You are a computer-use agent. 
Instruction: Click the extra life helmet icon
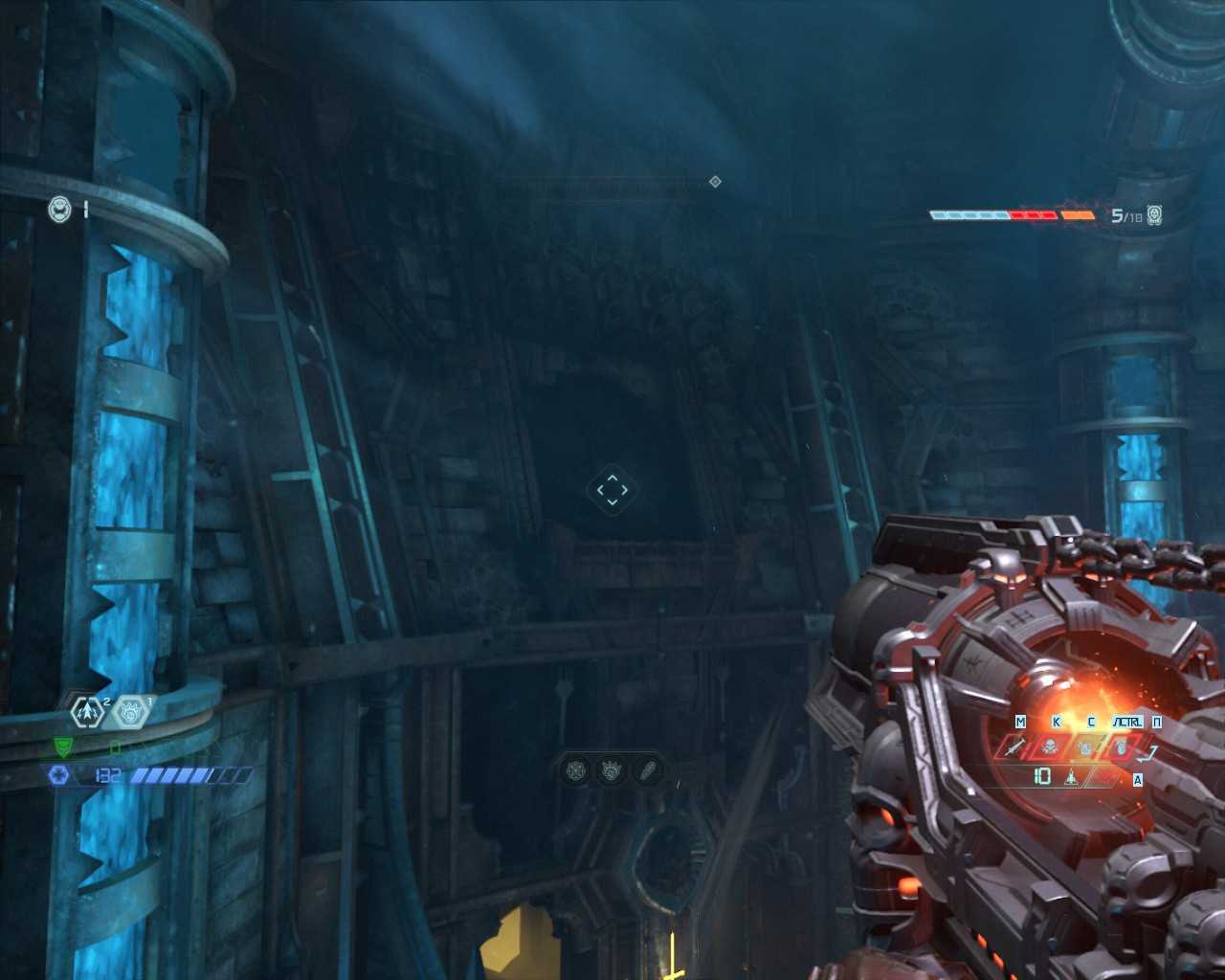59,209
